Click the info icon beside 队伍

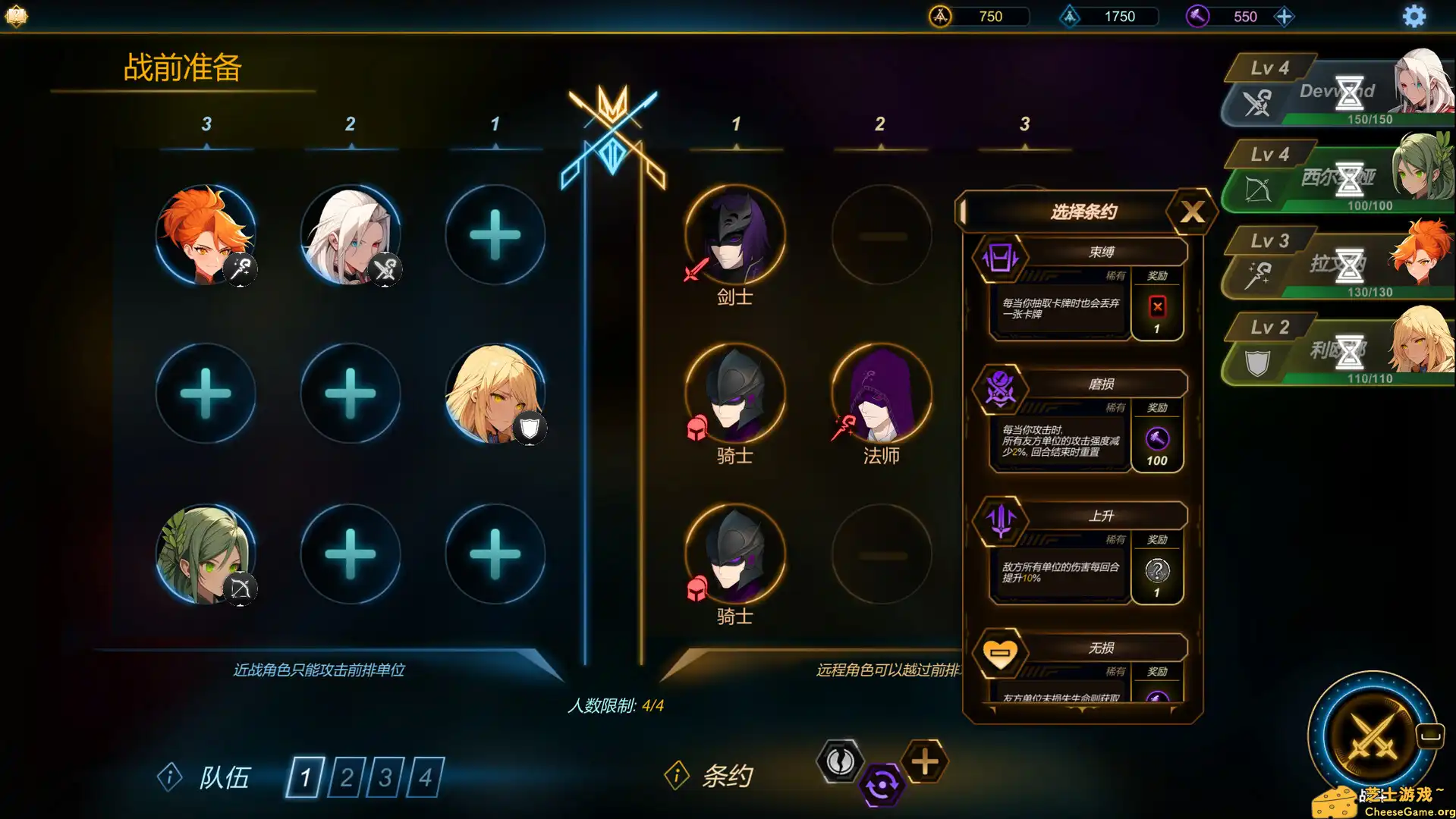(x=168, y=778)
